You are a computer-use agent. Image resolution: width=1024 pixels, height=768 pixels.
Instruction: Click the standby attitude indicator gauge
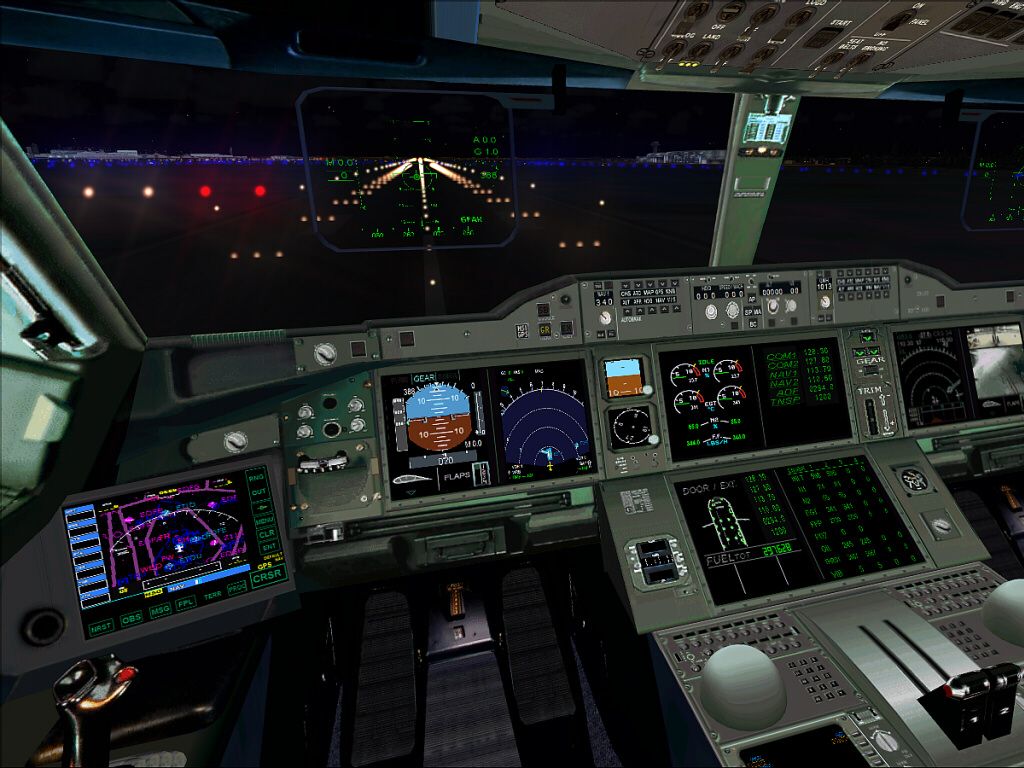pyautogui.click(x=622, y=379)
